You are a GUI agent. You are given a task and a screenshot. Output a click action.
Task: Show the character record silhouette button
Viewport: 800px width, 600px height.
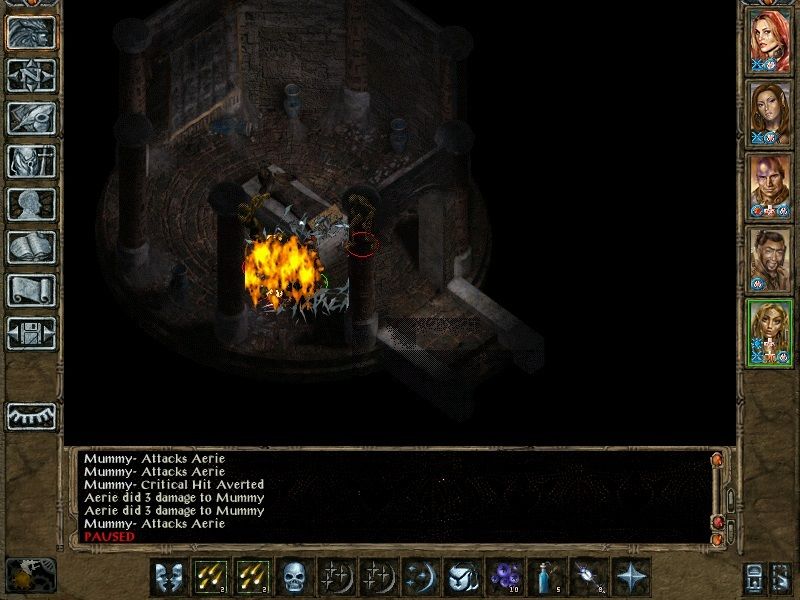[x=31, y=204]
